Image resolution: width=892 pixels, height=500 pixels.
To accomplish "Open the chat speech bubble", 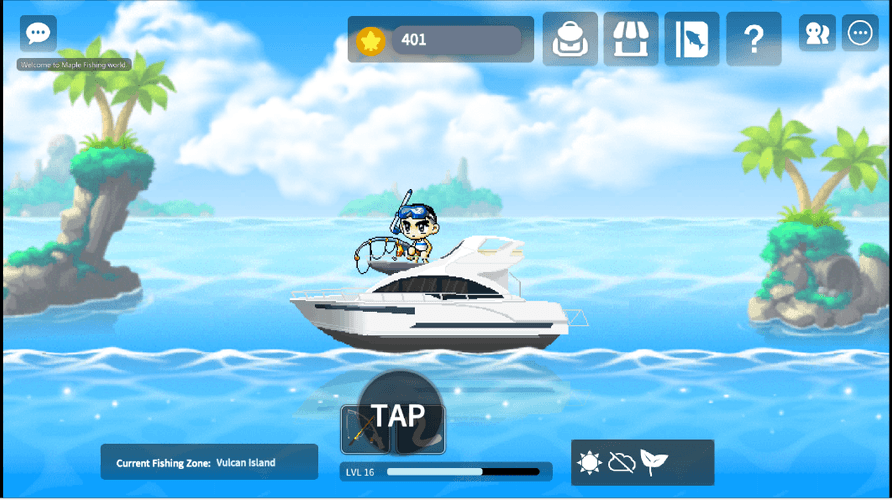I will (x=38, y=33).
